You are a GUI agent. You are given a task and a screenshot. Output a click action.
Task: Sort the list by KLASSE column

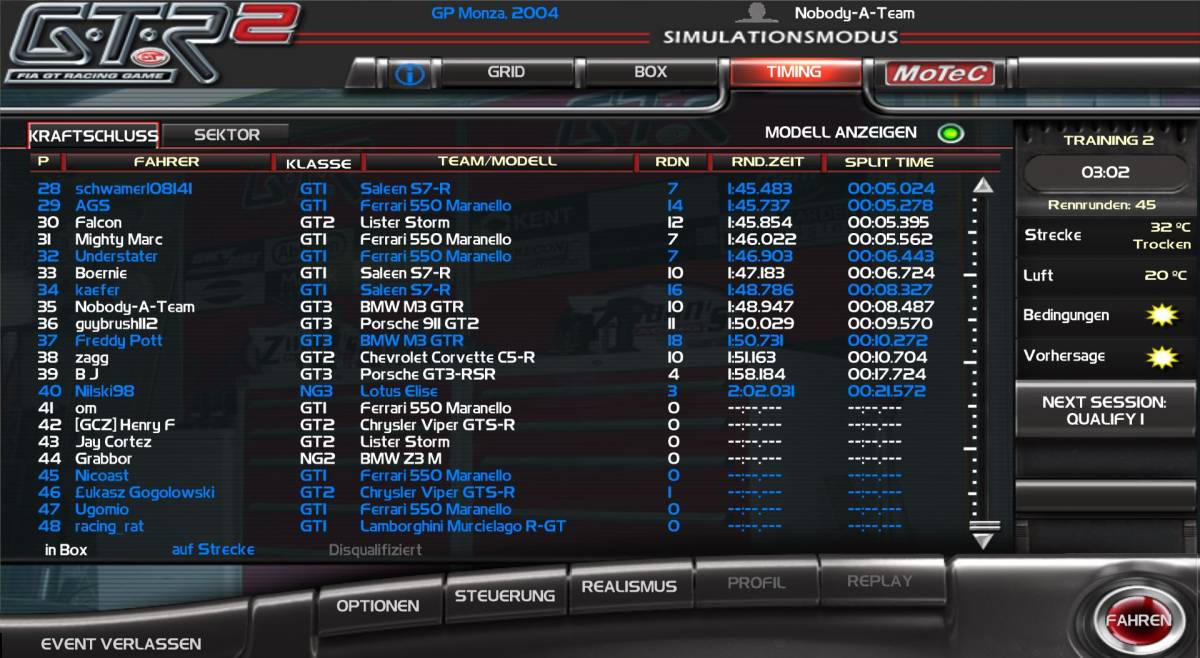click(x=318, y=163)
